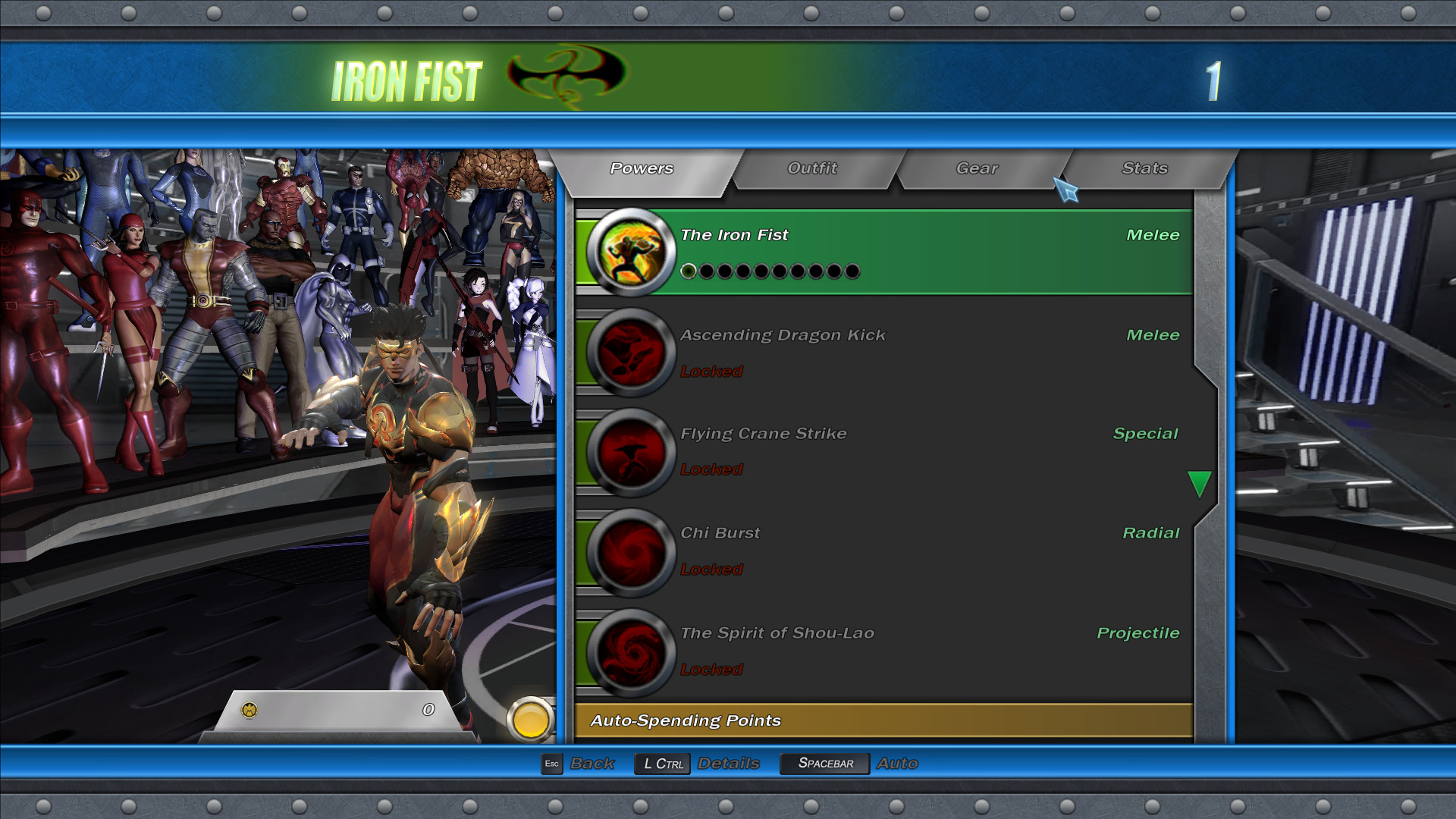The height and width of the screenshot is (819, 1456).
Task: Click the rank pips under The Iron Fist
Action: tap(772, 271)
